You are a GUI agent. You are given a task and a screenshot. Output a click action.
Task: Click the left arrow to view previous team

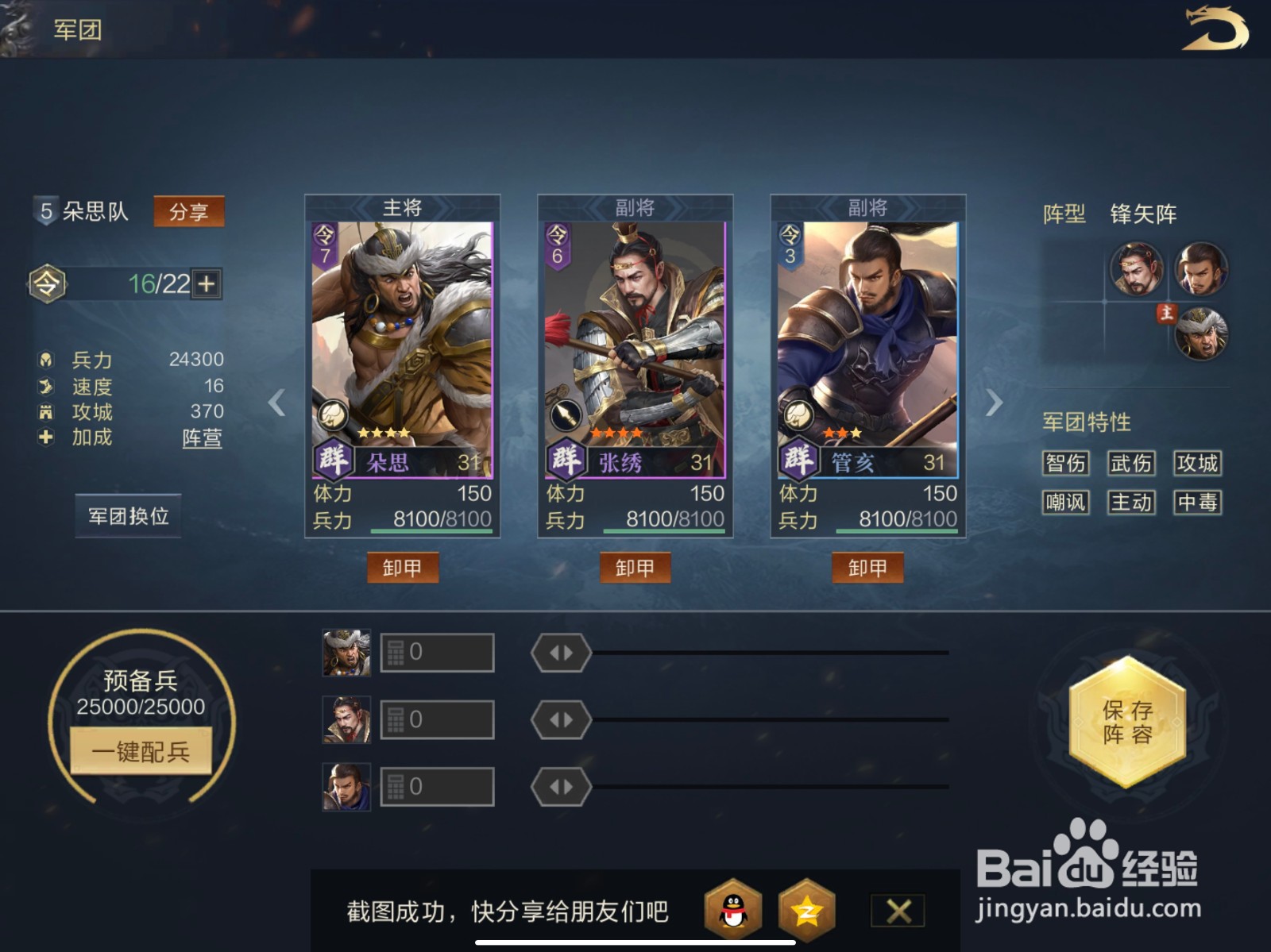tap(276, 404)
